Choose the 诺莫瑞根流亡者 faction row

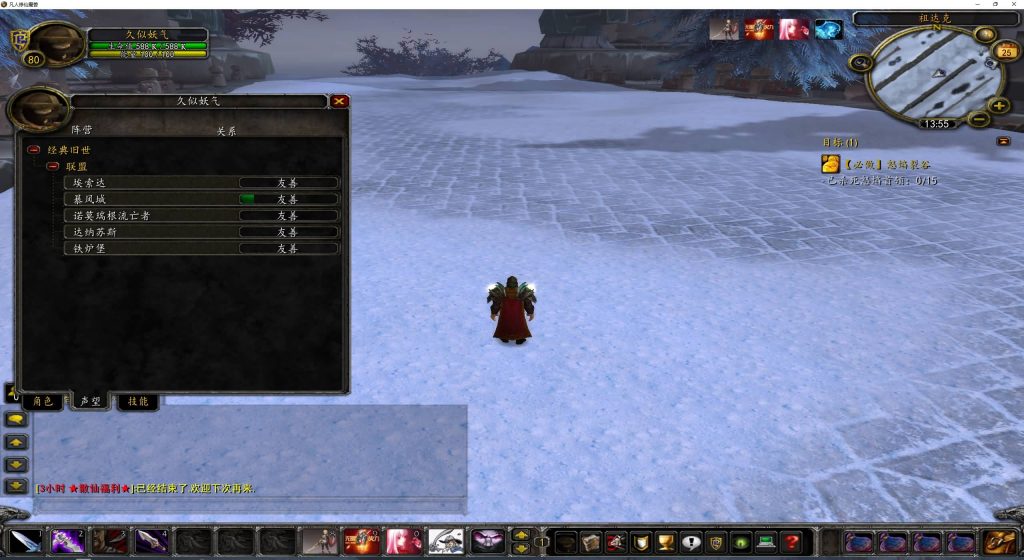pos(200,215)
